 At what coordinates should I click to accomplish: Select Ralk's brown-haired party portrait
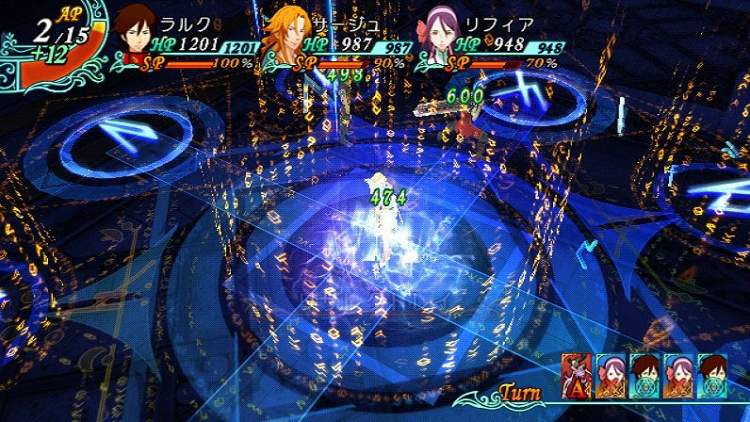coord(134,32)
